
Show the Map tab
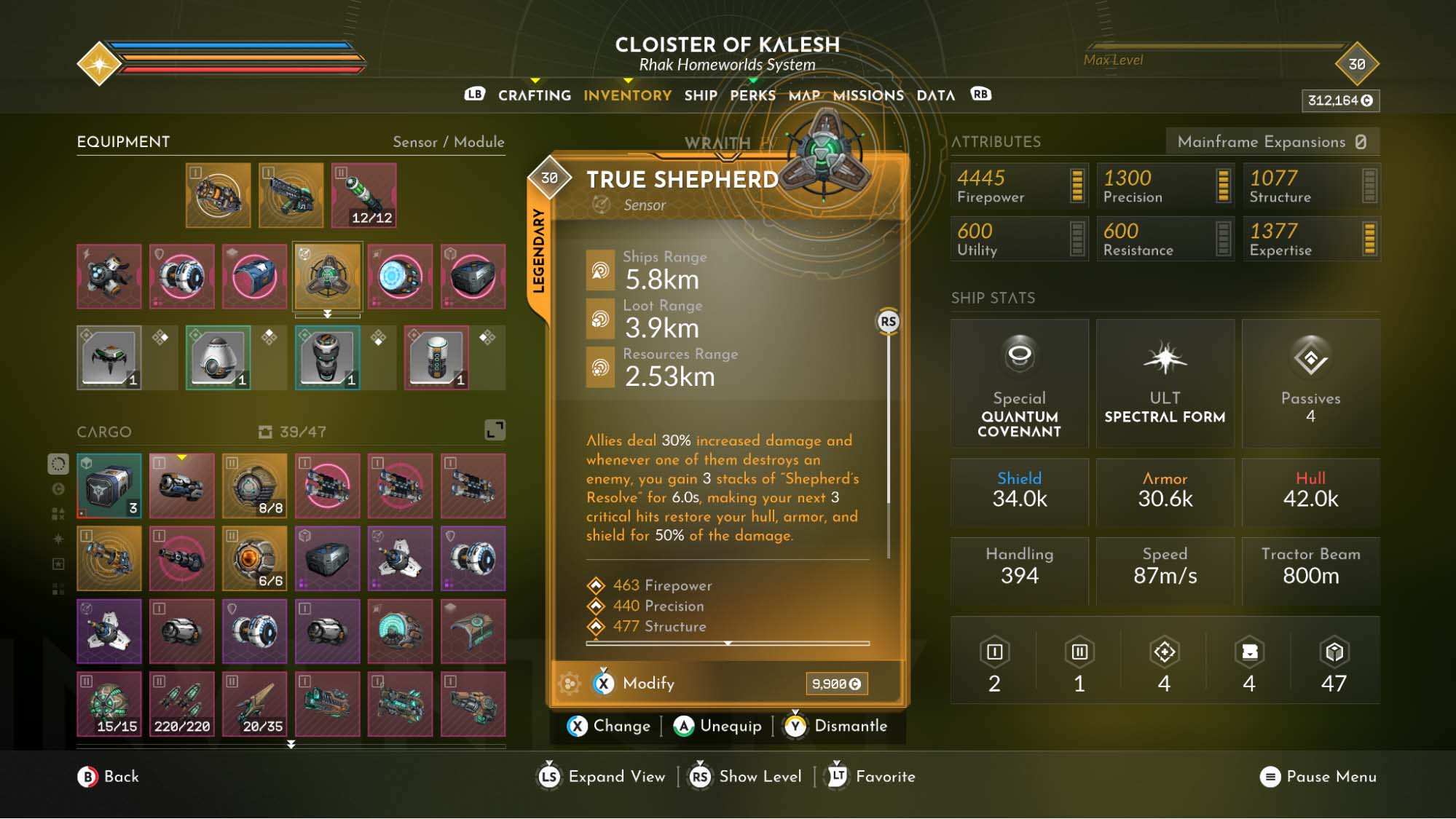coord(803,95)
